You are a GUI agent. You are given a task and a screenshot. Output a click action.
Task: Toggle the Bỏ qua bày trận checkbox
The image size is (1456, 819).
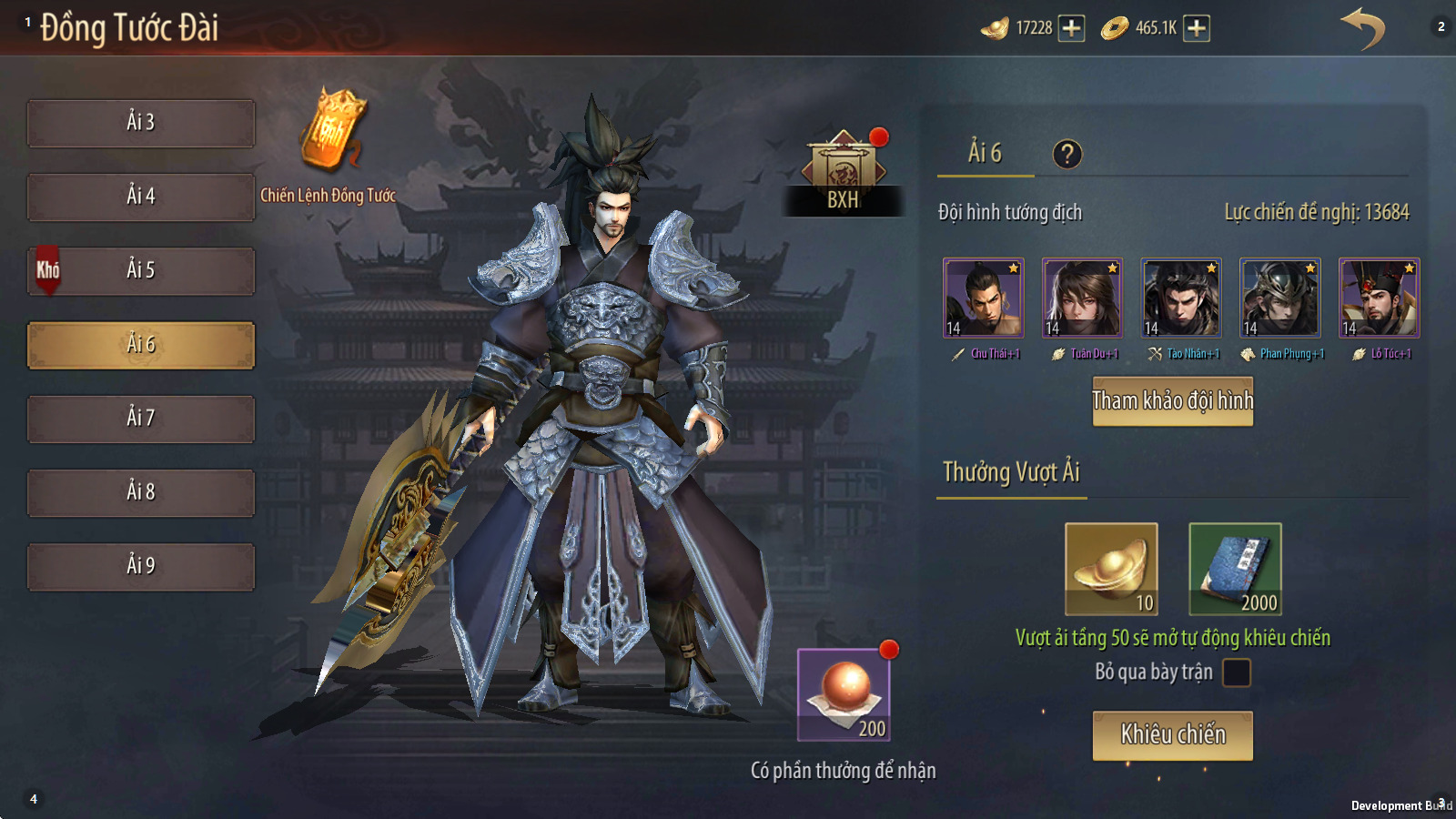[1236, 672]
